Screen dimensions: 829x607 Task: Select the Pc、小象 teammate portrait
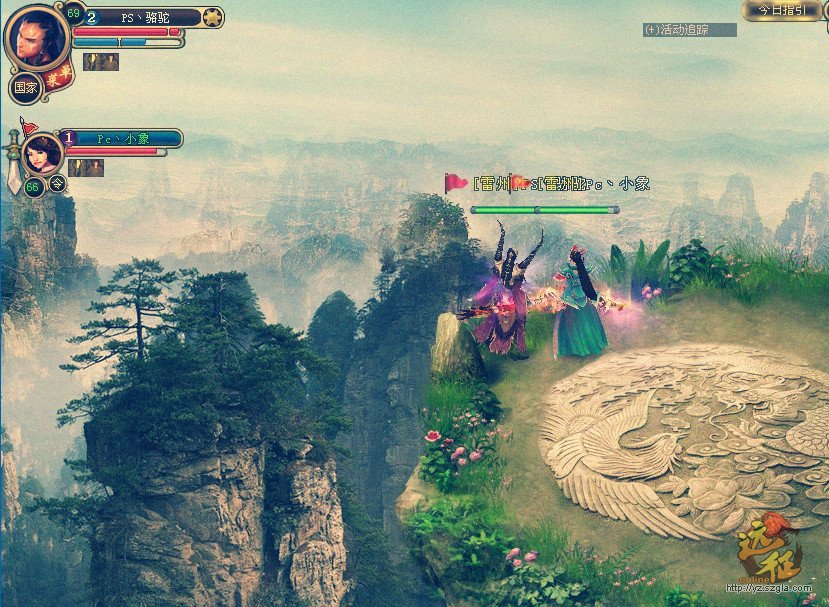coord(44,154)
